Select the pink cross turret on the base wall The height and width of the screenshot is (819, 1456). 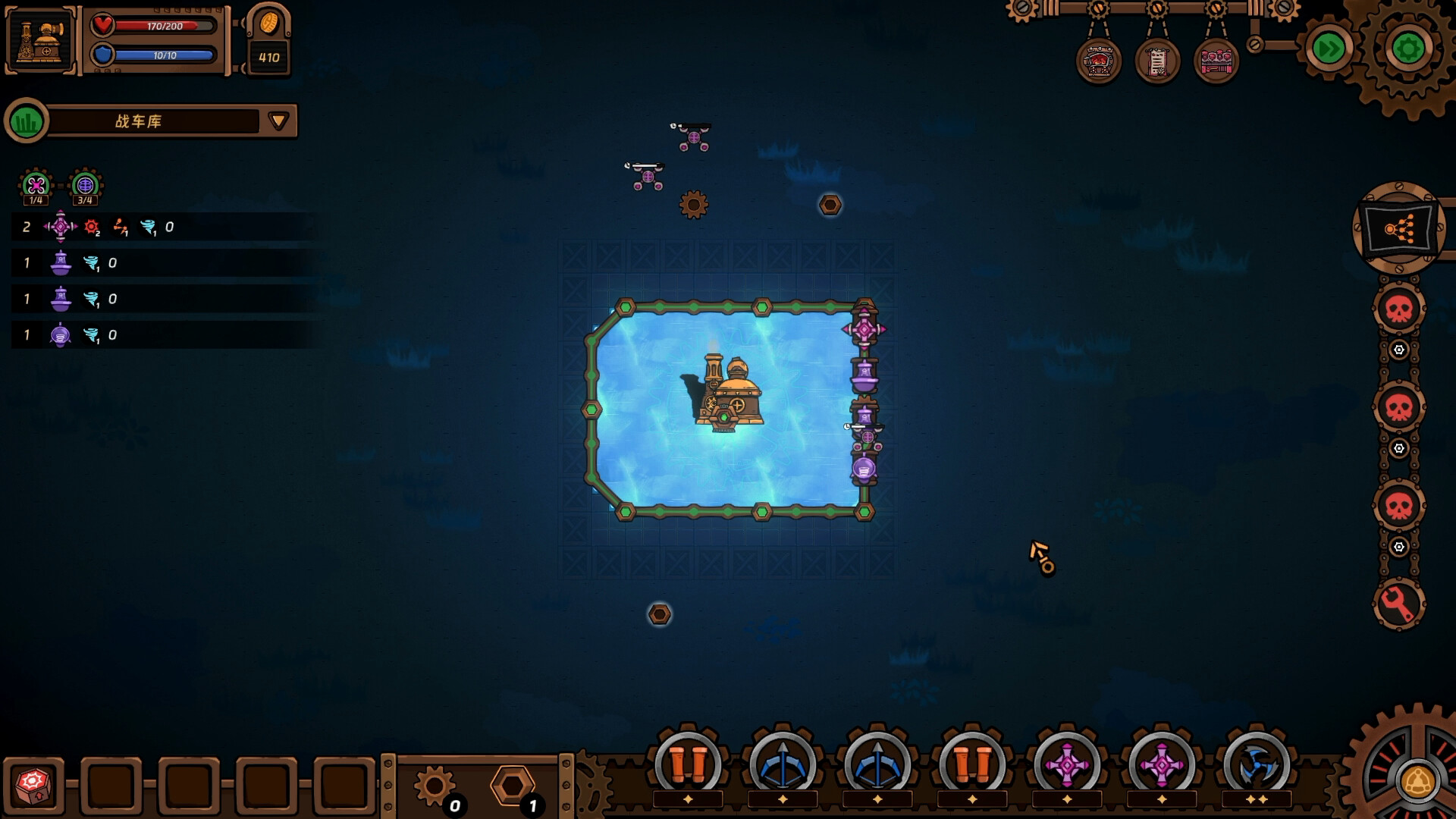(x=864, y=329)
